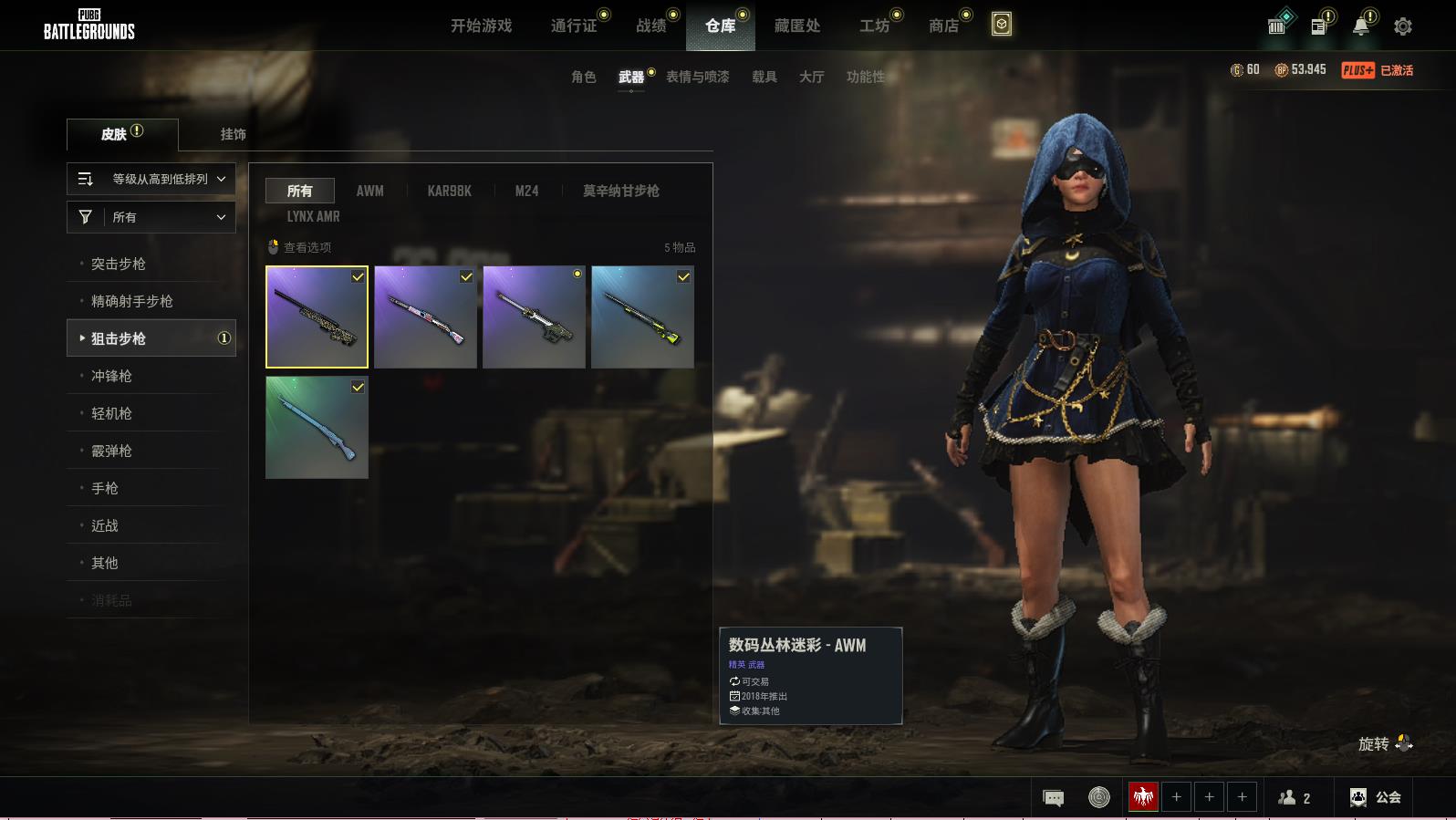
Task: Filter skins by AWM
Action: coord(369,191)
